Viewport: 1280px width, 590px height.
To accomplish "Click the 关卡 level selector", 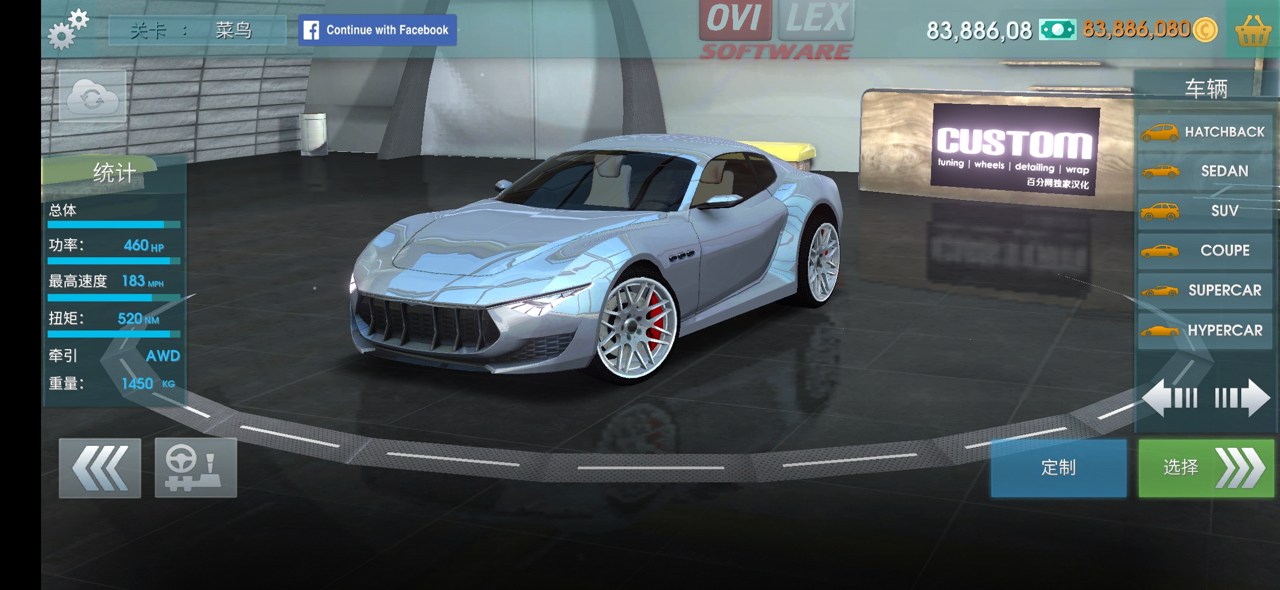I will (196, 31).
